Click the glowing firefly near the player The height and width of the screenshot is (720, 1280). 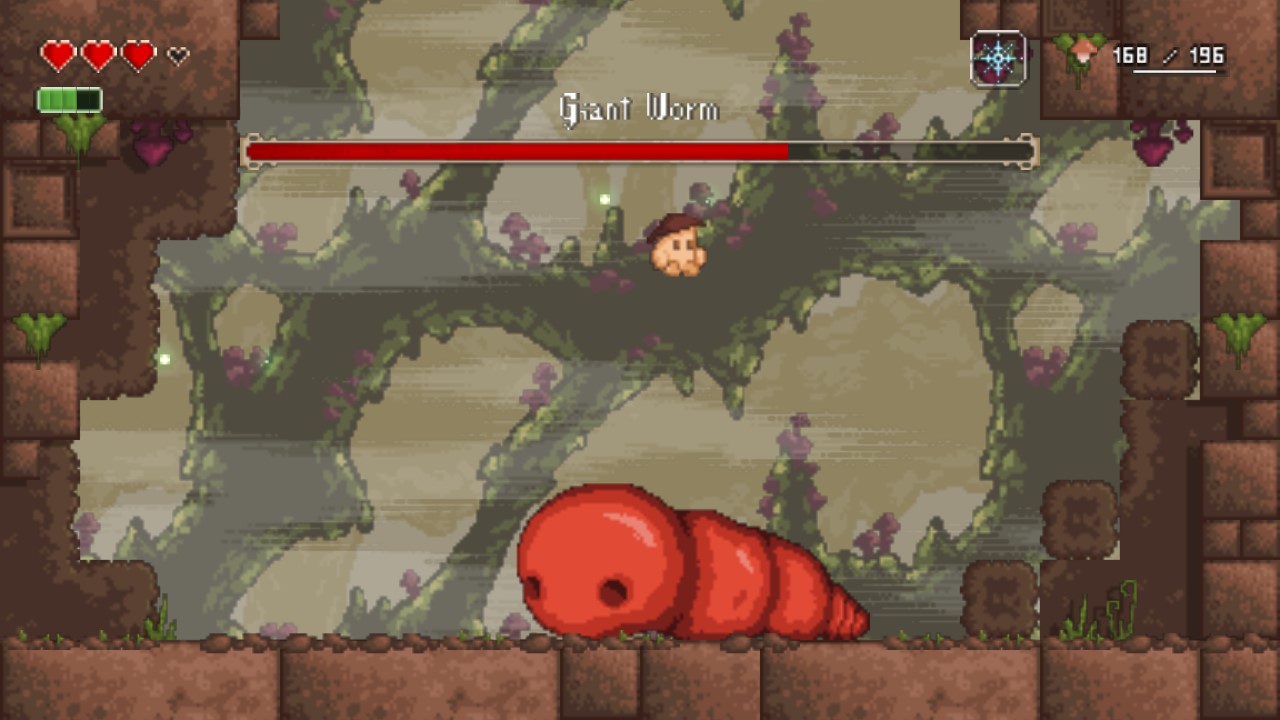605,200
